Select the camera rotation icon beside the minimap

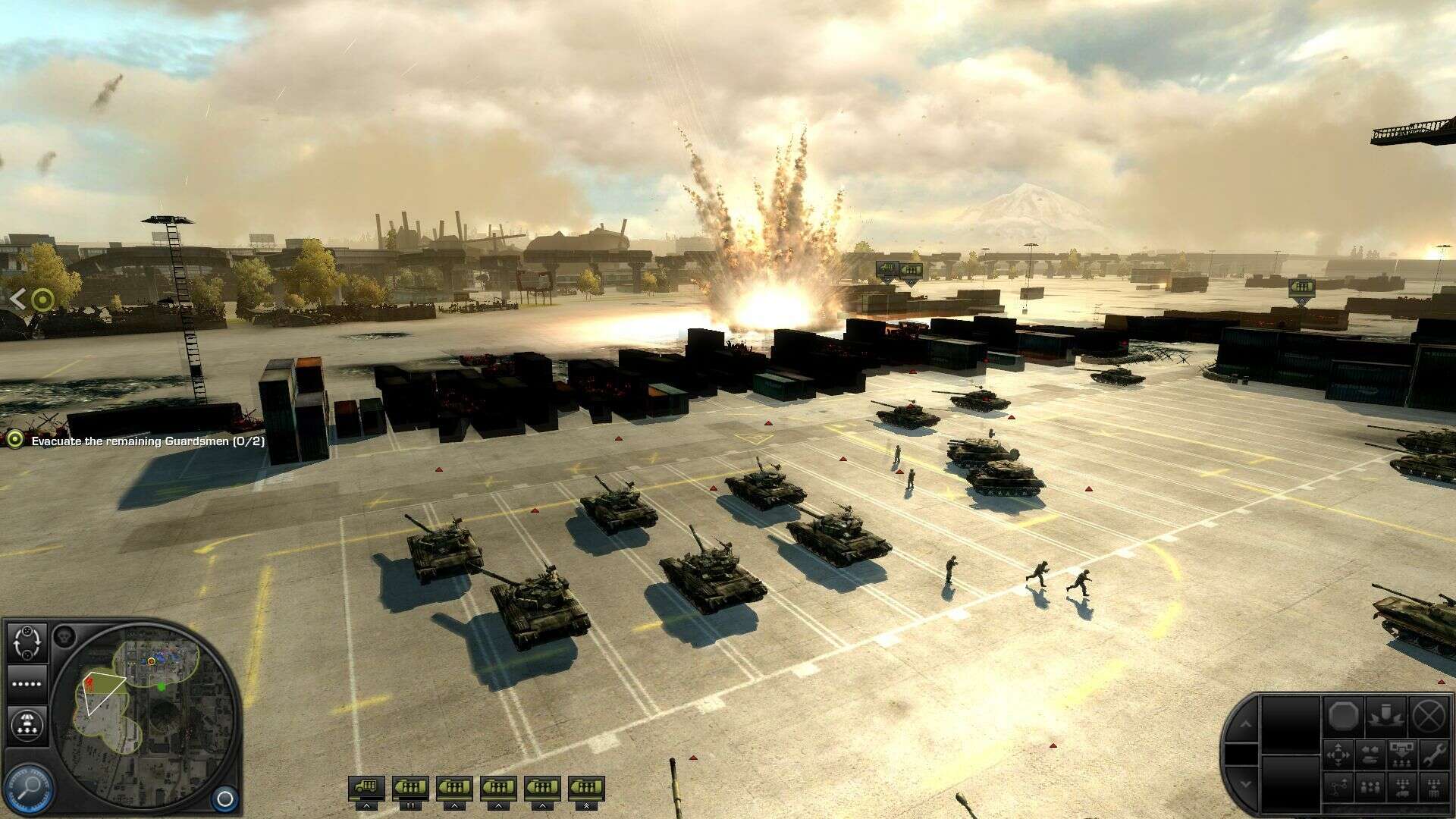click(x=27, y=643)
